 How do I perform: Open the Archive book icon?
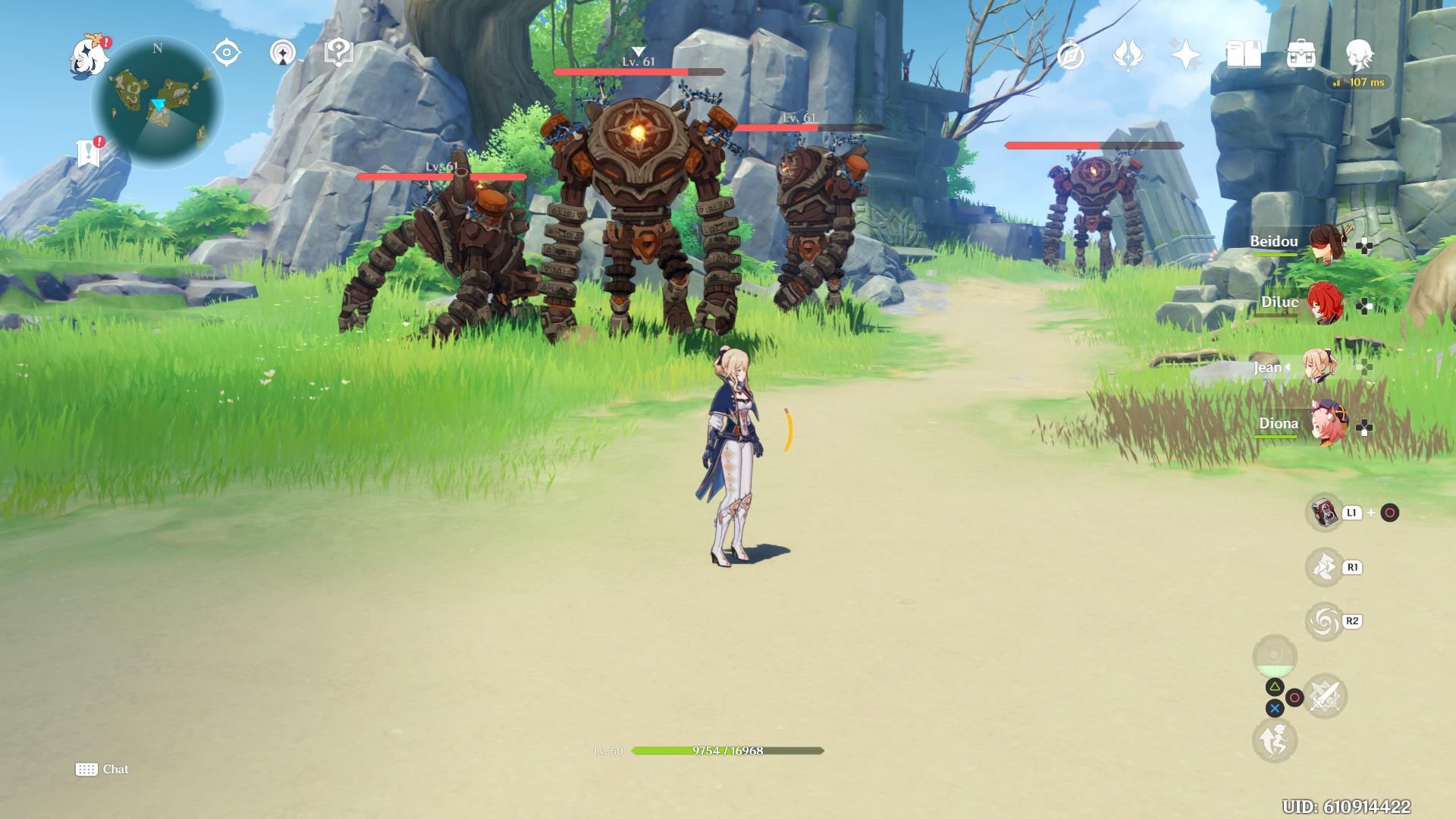[x=1242, y=53]
